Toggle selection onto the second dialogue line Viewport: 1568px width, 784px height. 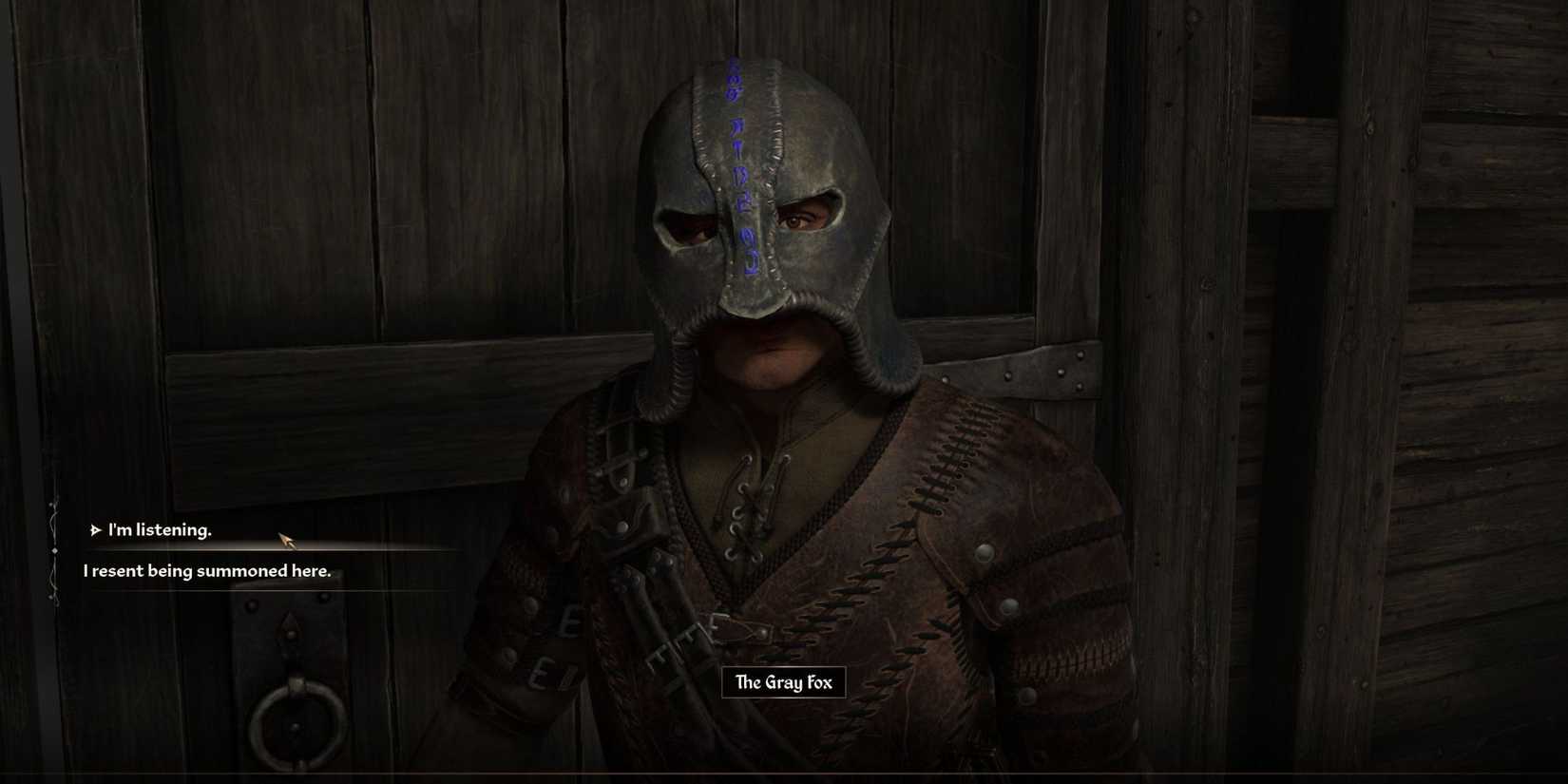207,571
